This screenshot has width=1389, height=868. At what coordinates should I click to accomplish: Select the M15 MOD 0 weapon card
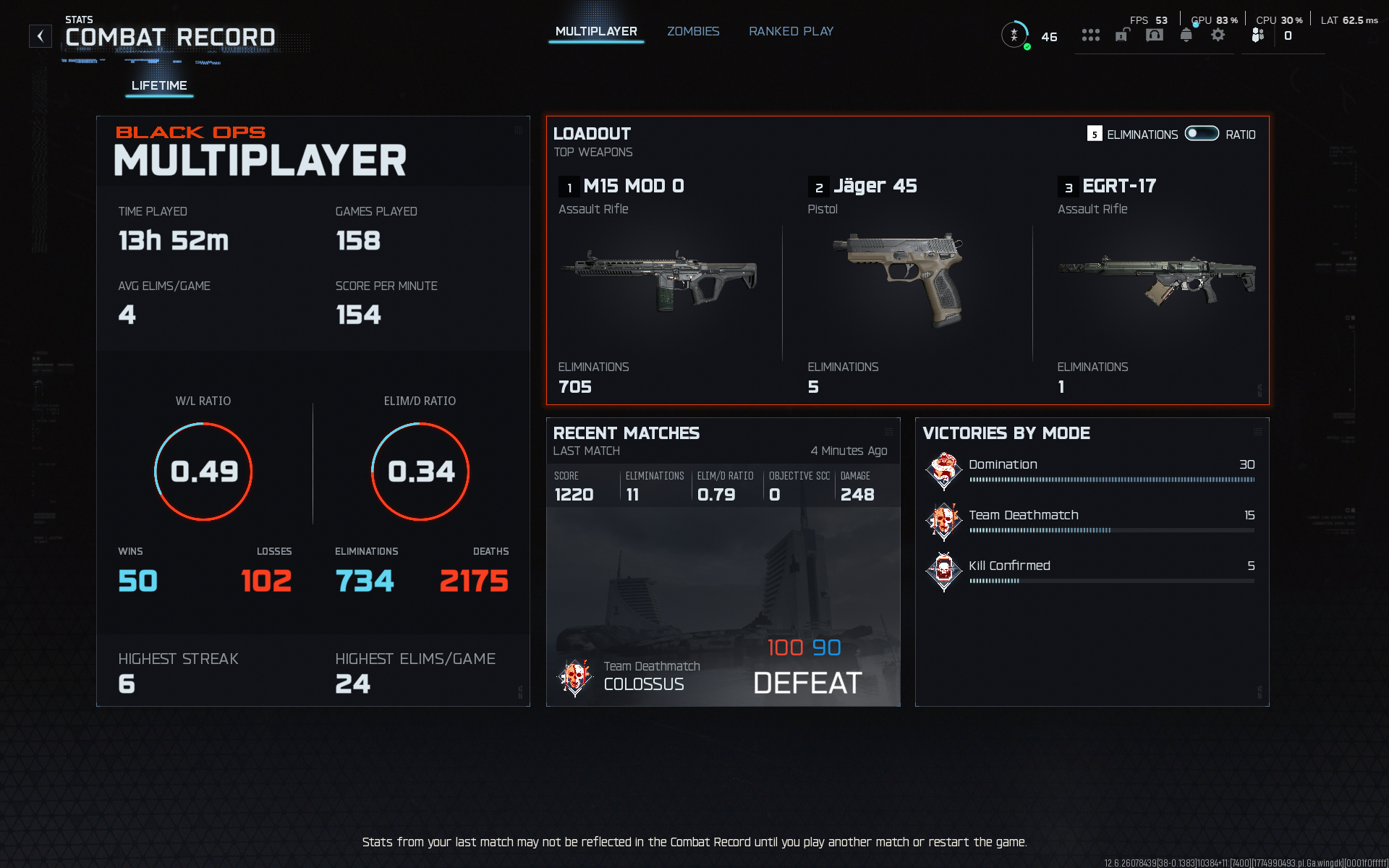[658, 282]
